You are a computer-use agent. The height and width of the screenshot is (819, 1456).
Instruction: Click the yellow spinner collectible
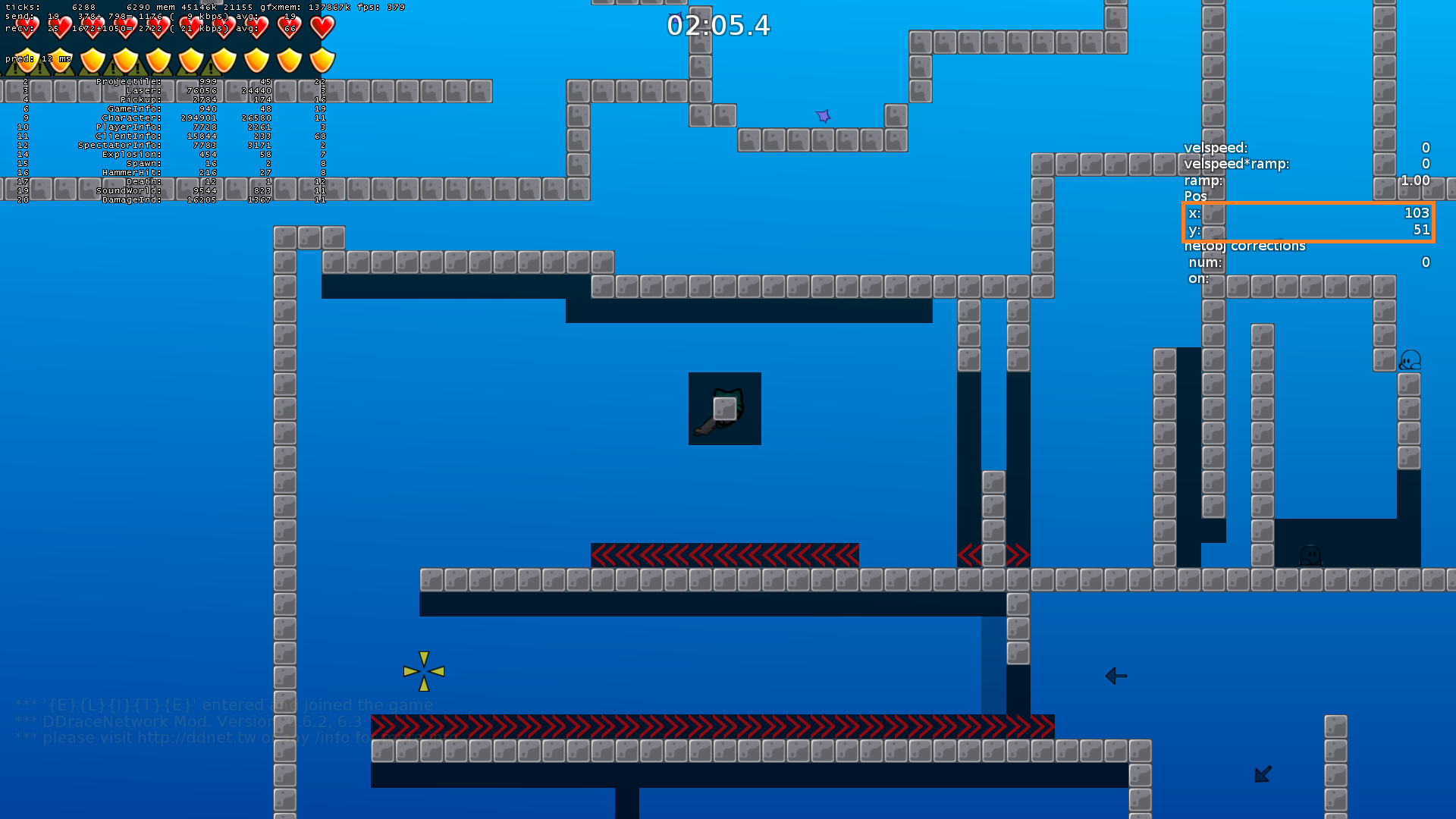425,670
